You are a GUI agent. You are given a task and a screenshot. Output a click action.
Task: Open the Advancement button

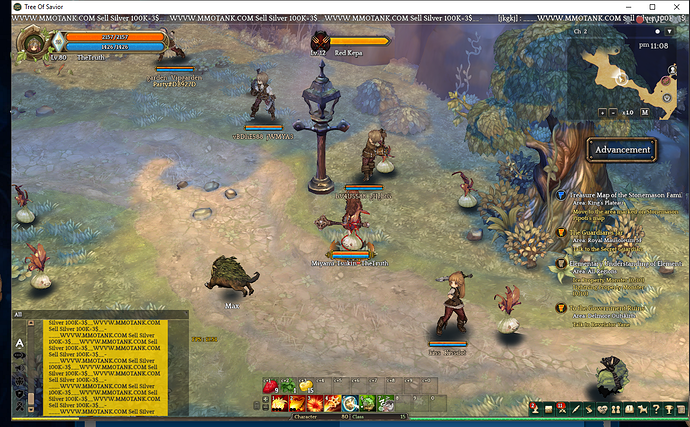tap(622, 150)
